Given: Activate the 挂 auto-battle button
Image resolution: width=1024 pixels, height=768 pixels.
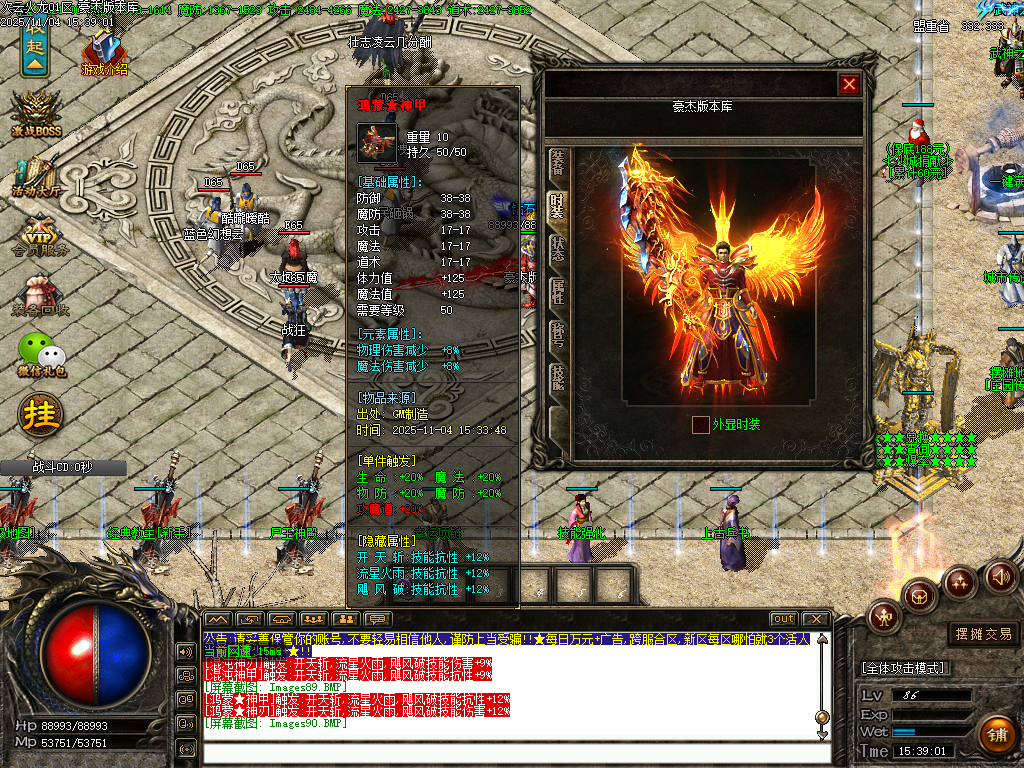Looking at the screenshot, I should click(x=41, y=413).
